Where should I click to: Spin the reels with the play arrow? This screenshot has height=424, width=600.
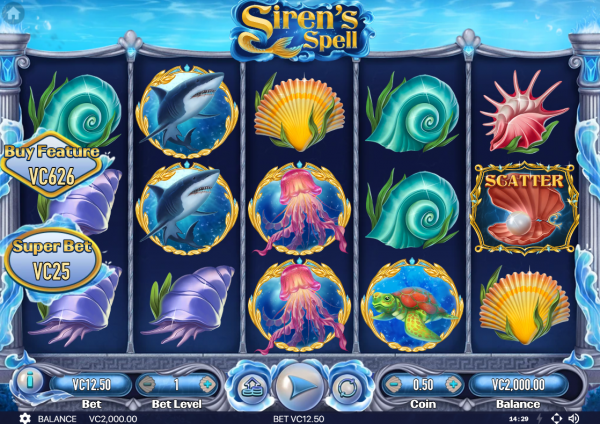[x=298, y=384]
